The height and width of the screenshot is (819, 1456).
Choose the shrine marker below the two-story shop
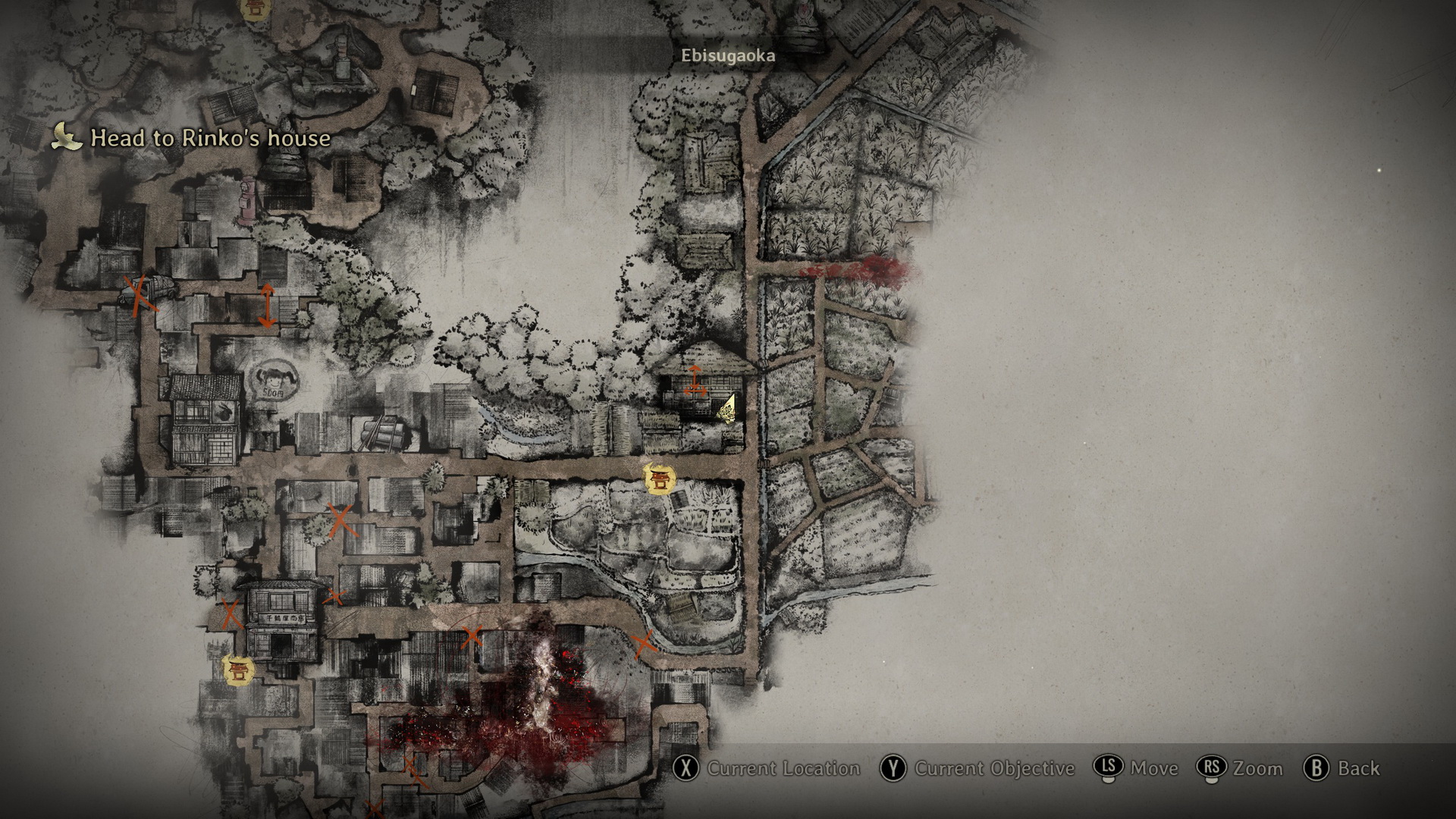237,670
